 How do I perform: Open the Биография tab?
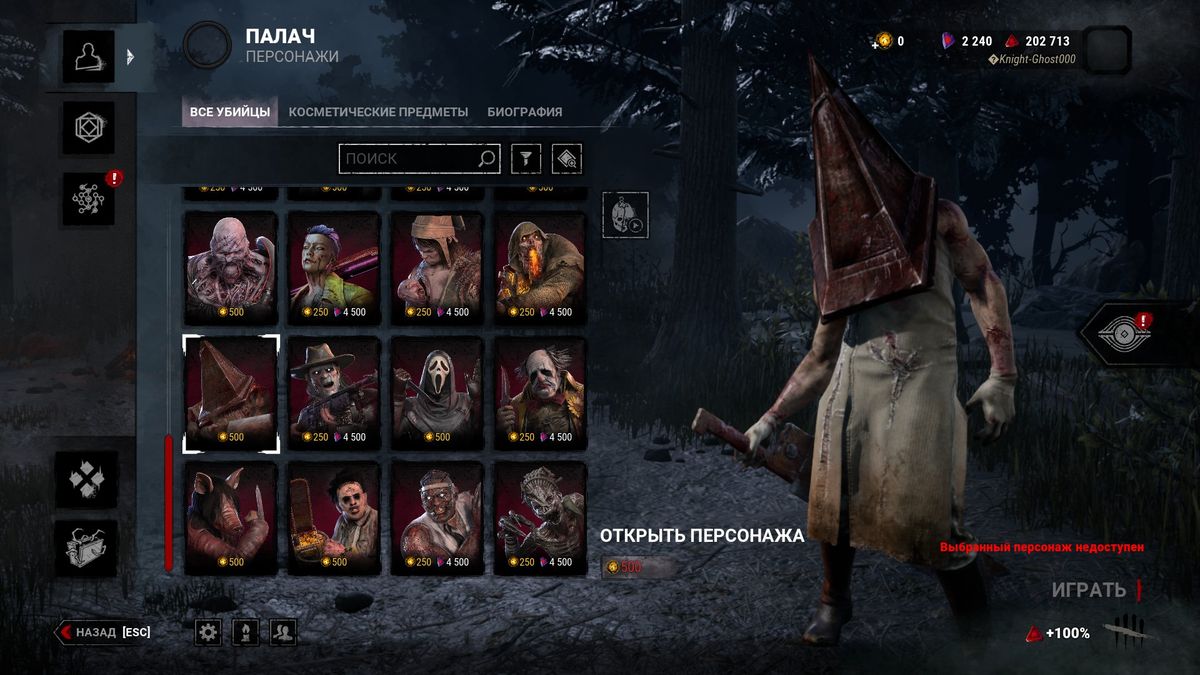click(524, 112)
